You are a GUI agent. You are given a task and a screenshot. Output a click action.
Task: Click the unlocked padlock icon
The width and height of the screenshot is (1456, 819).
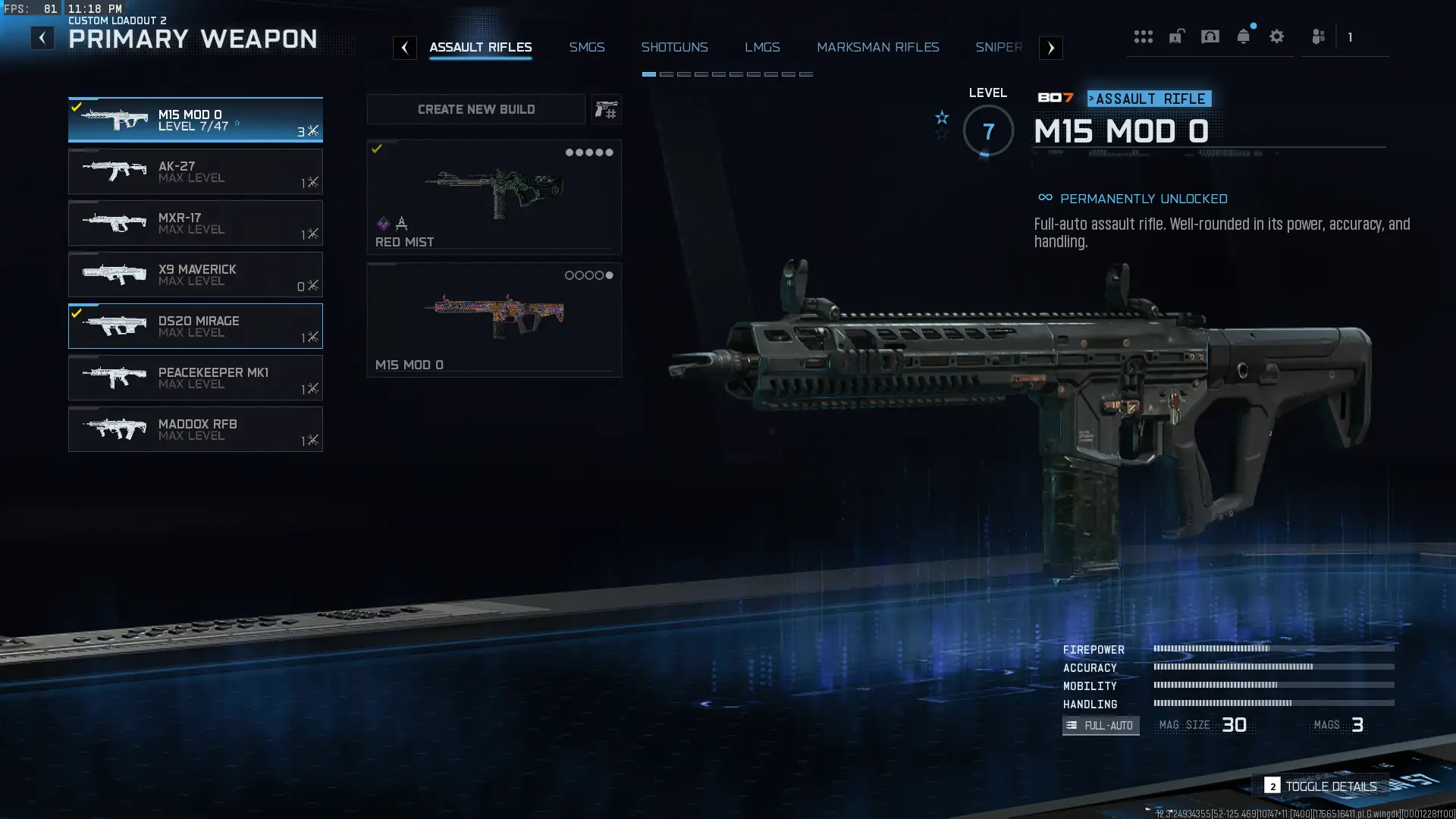pos(1177,36)
